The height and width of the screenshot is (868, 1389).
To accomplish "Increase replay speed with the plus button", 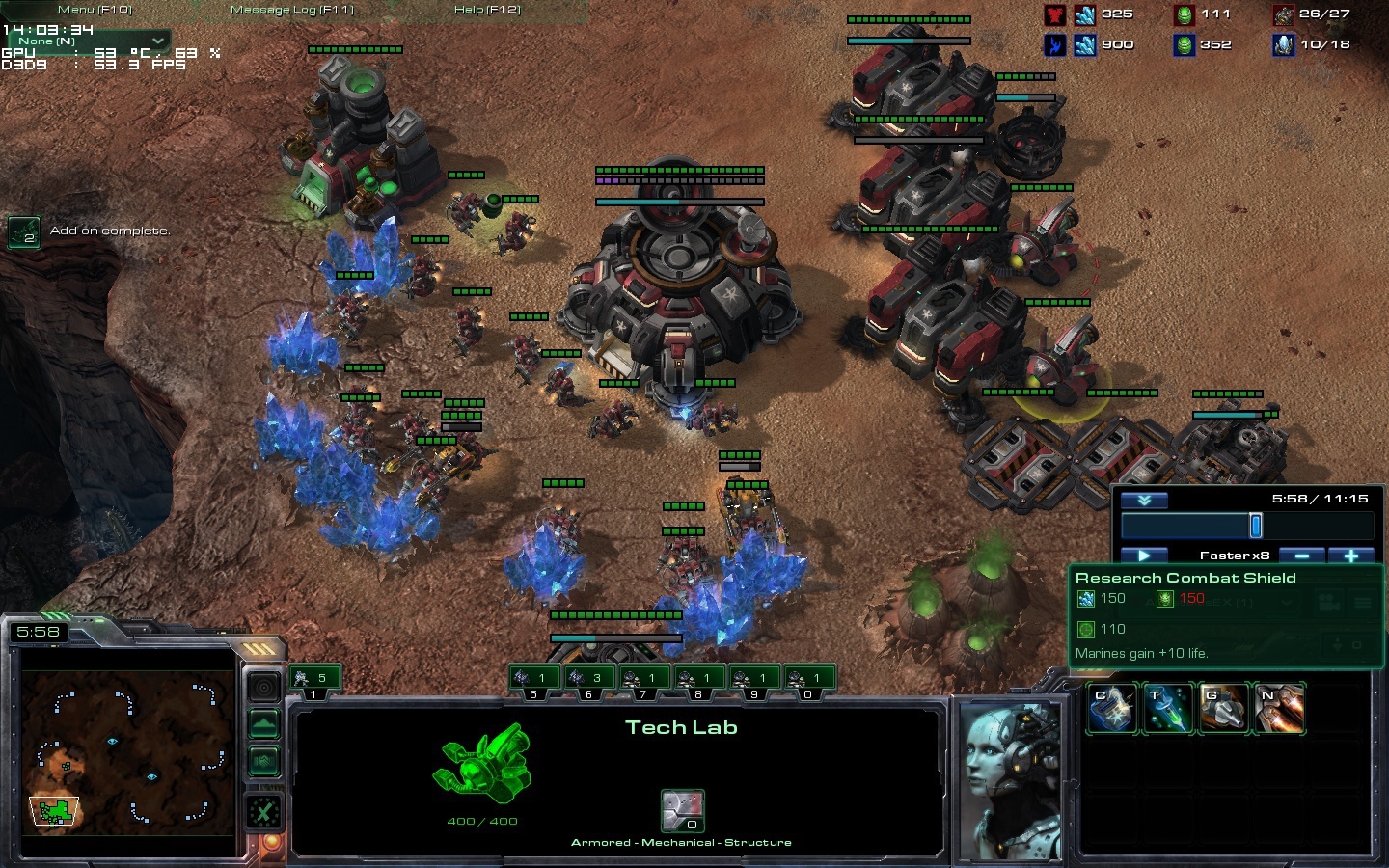I will point(1351,556).
